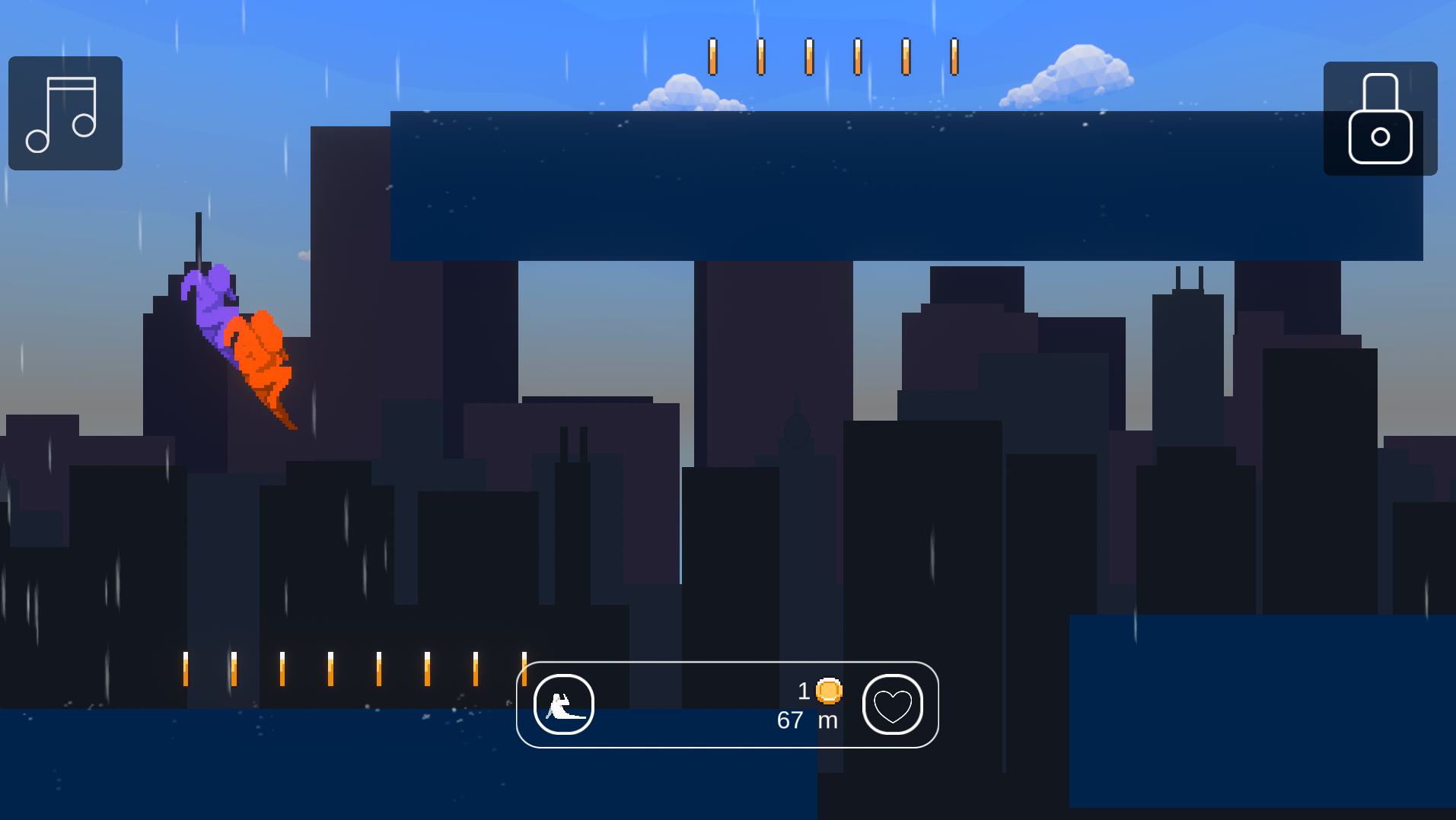Tap the small cloud left of the top bars
Screen dimensions: 1456x820
pyautogui.click(x=683, y=91)
